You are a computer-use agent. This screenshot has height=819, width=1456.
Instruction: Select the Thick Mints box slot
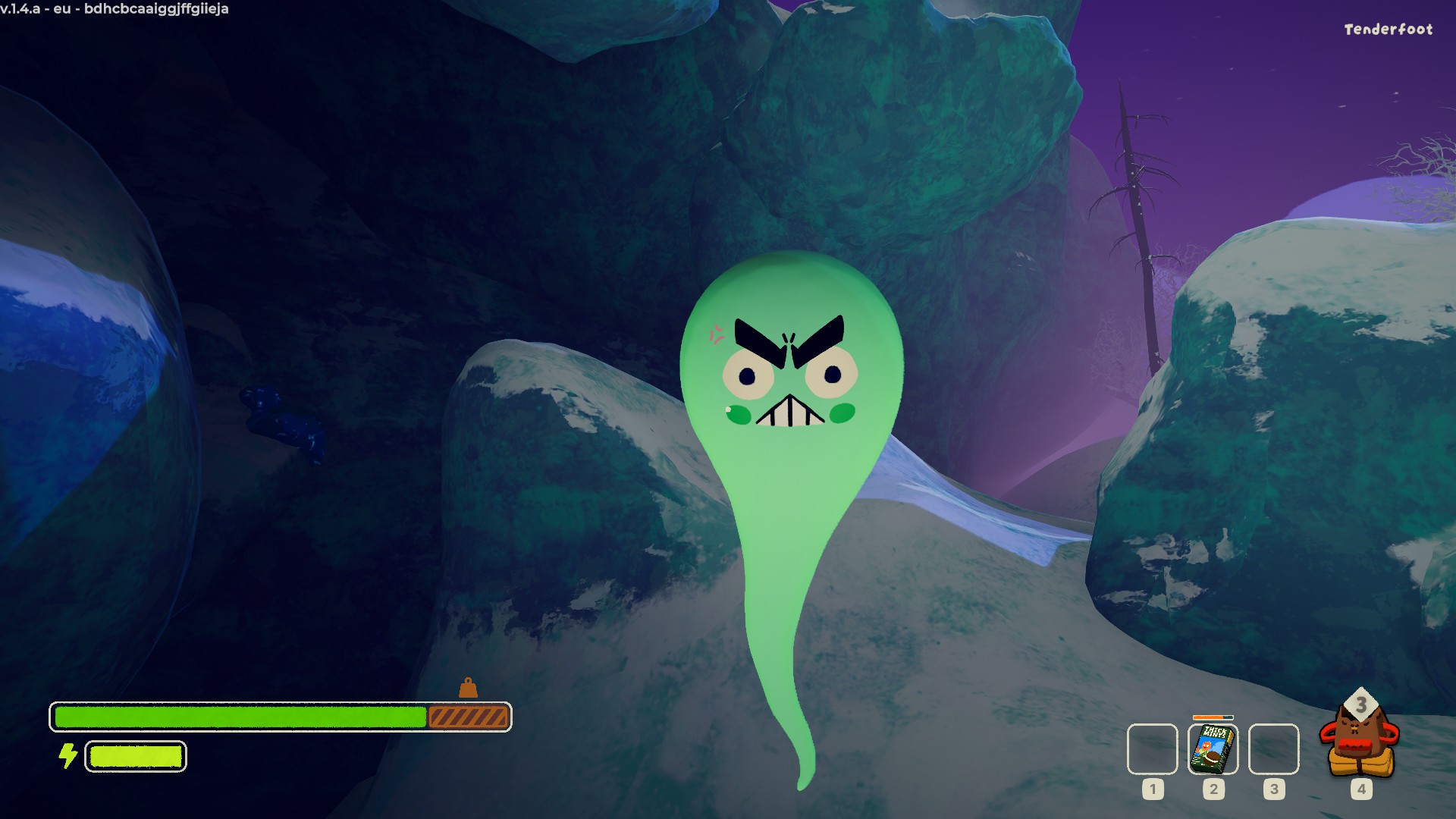pyautogui.click(x=1213, y=749)
